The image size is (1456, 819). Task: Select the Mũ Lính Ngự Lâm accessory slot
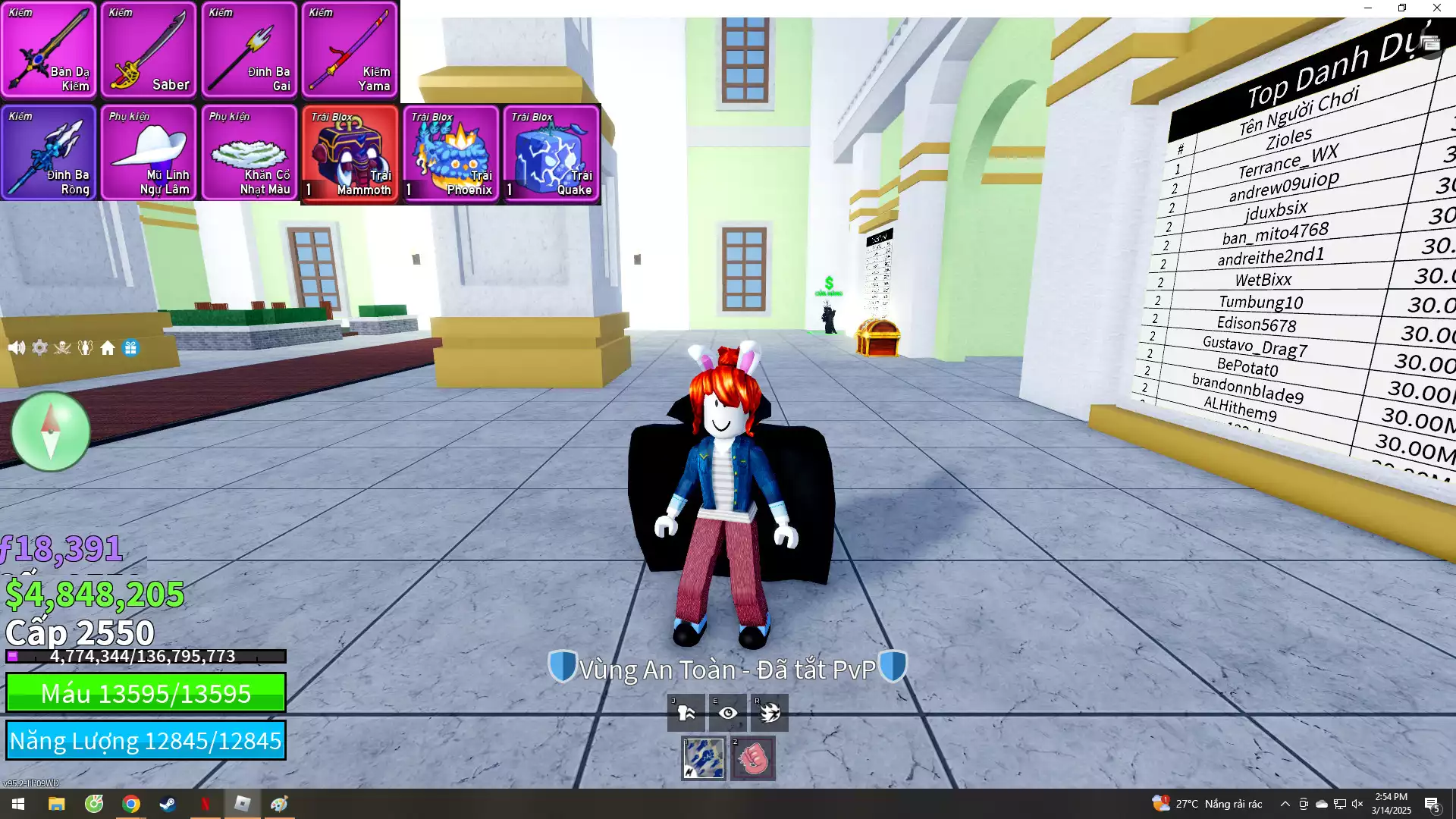pyautogui.click(x=149, y=153)
